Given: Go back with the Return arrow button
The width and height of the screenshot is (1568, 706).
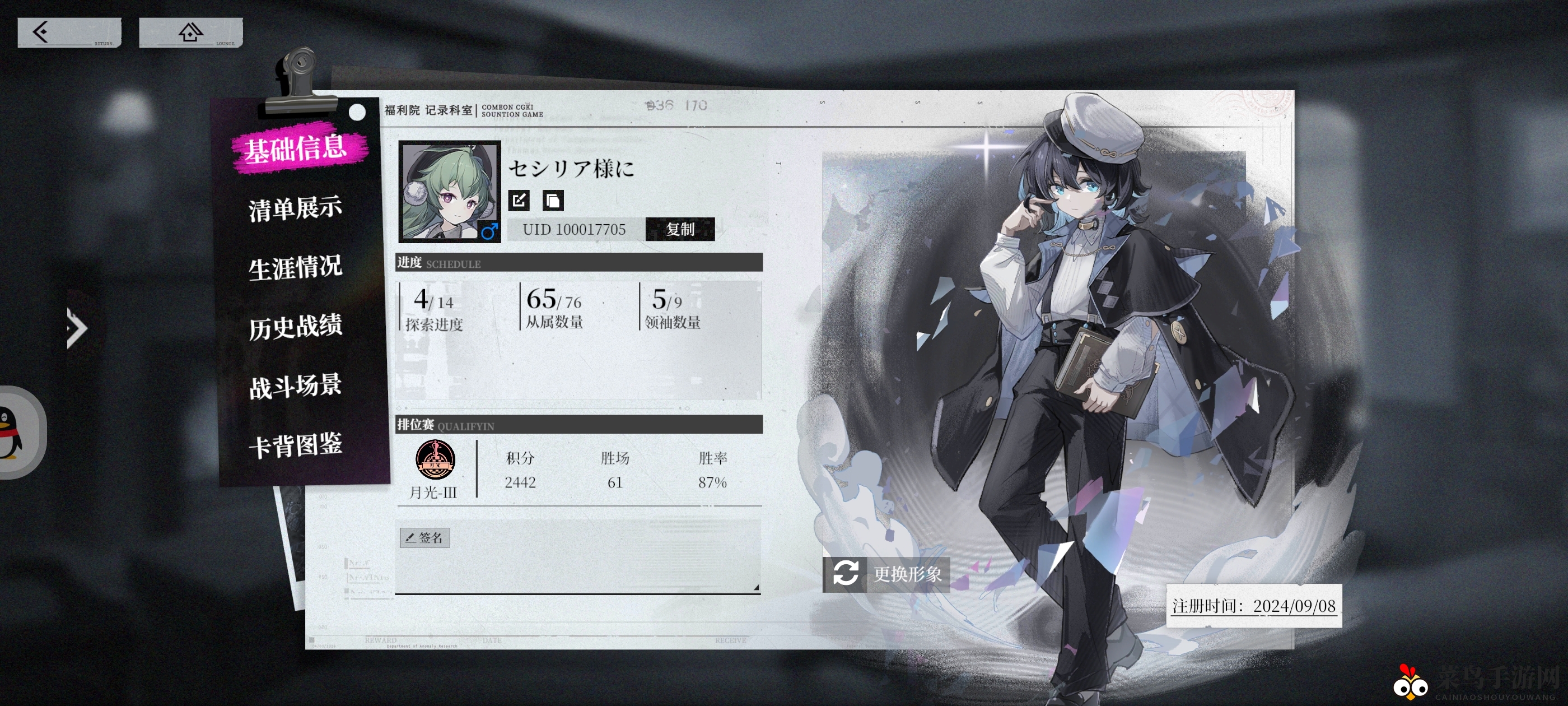Looking at the screenshot, I should [x=69, y=32].
